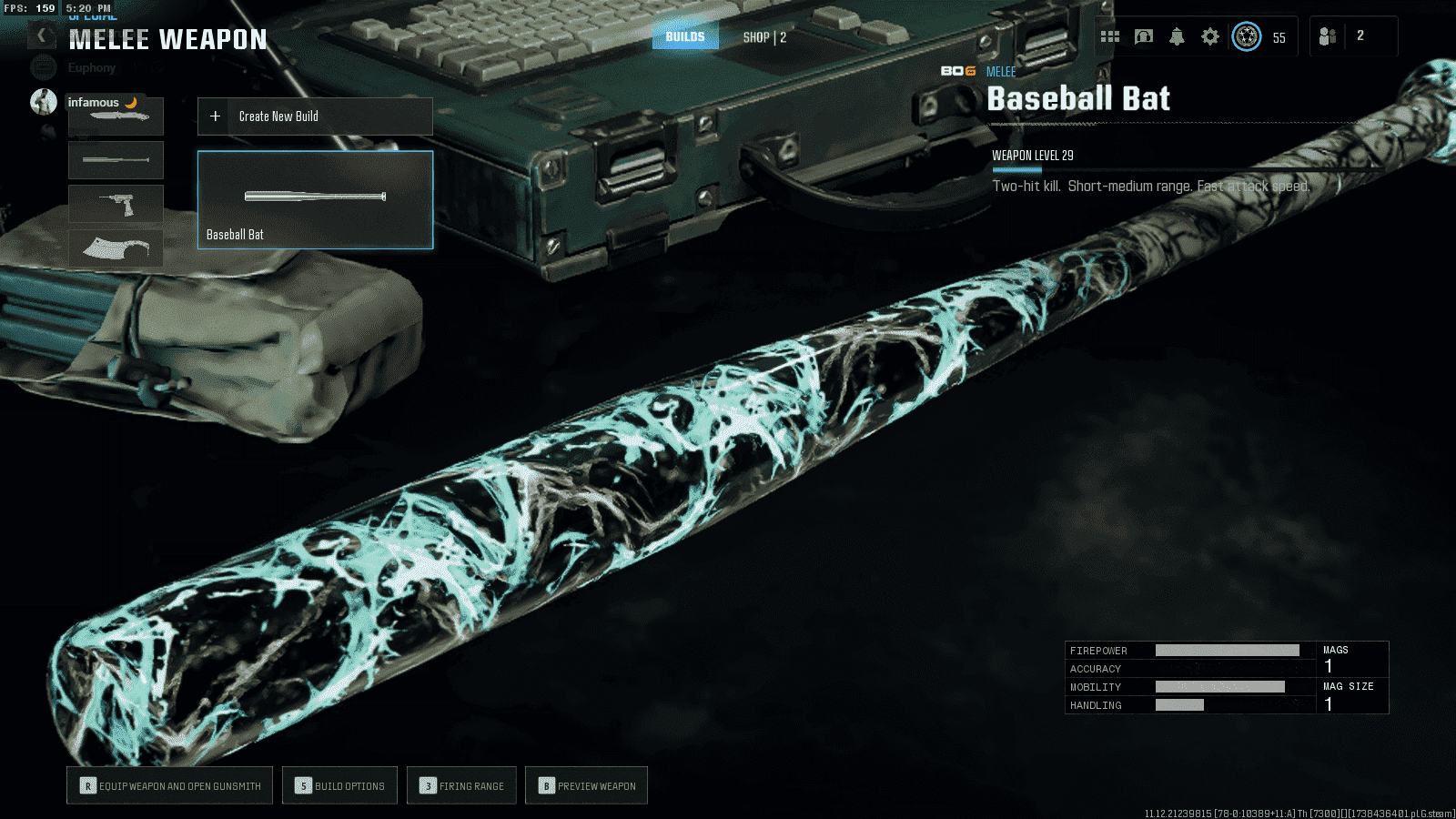Select the Baseball Bat build card

point(315,199)
